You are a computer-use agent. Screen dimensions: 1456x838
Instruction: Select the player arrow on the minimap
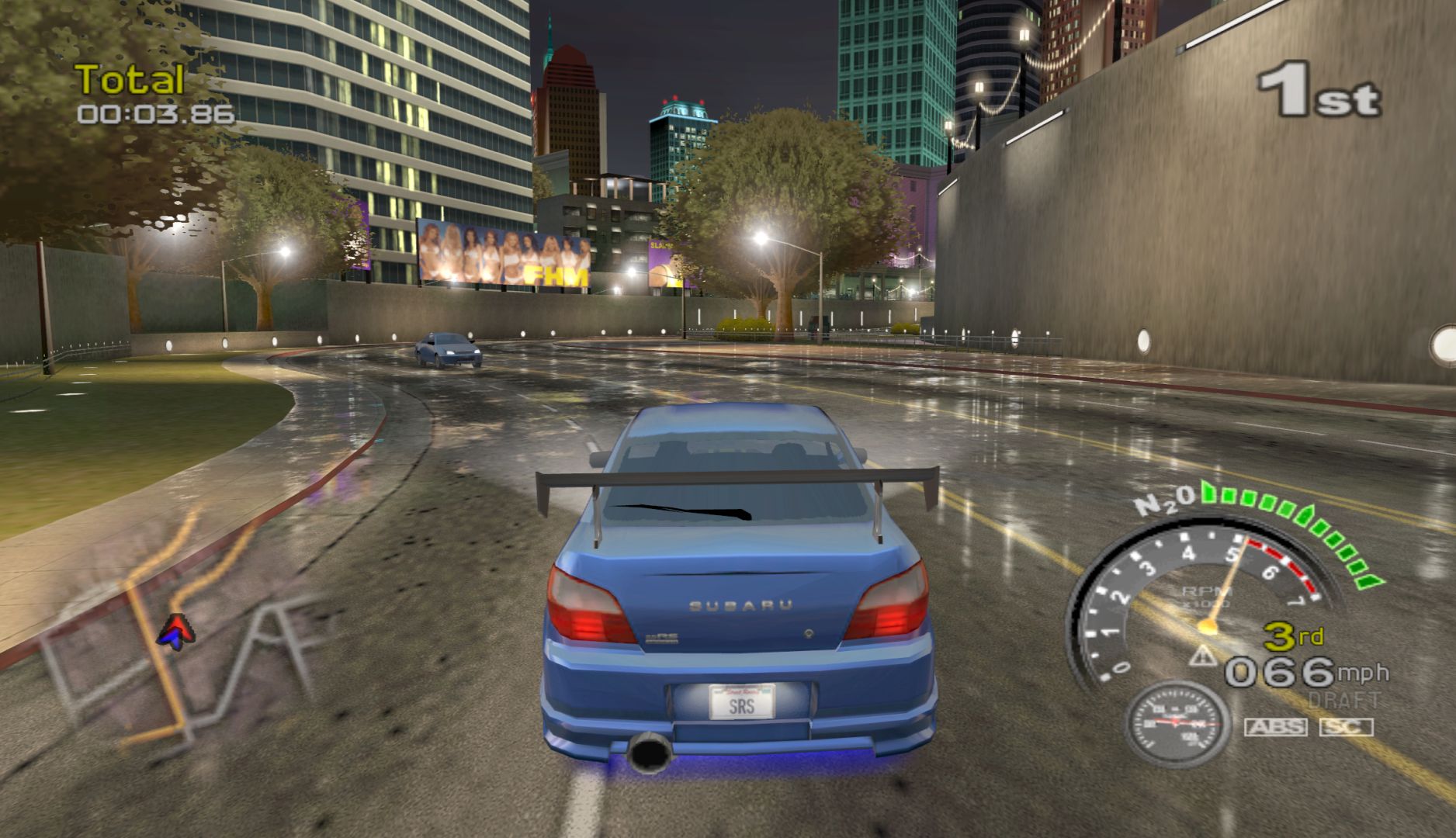[176, 631]
